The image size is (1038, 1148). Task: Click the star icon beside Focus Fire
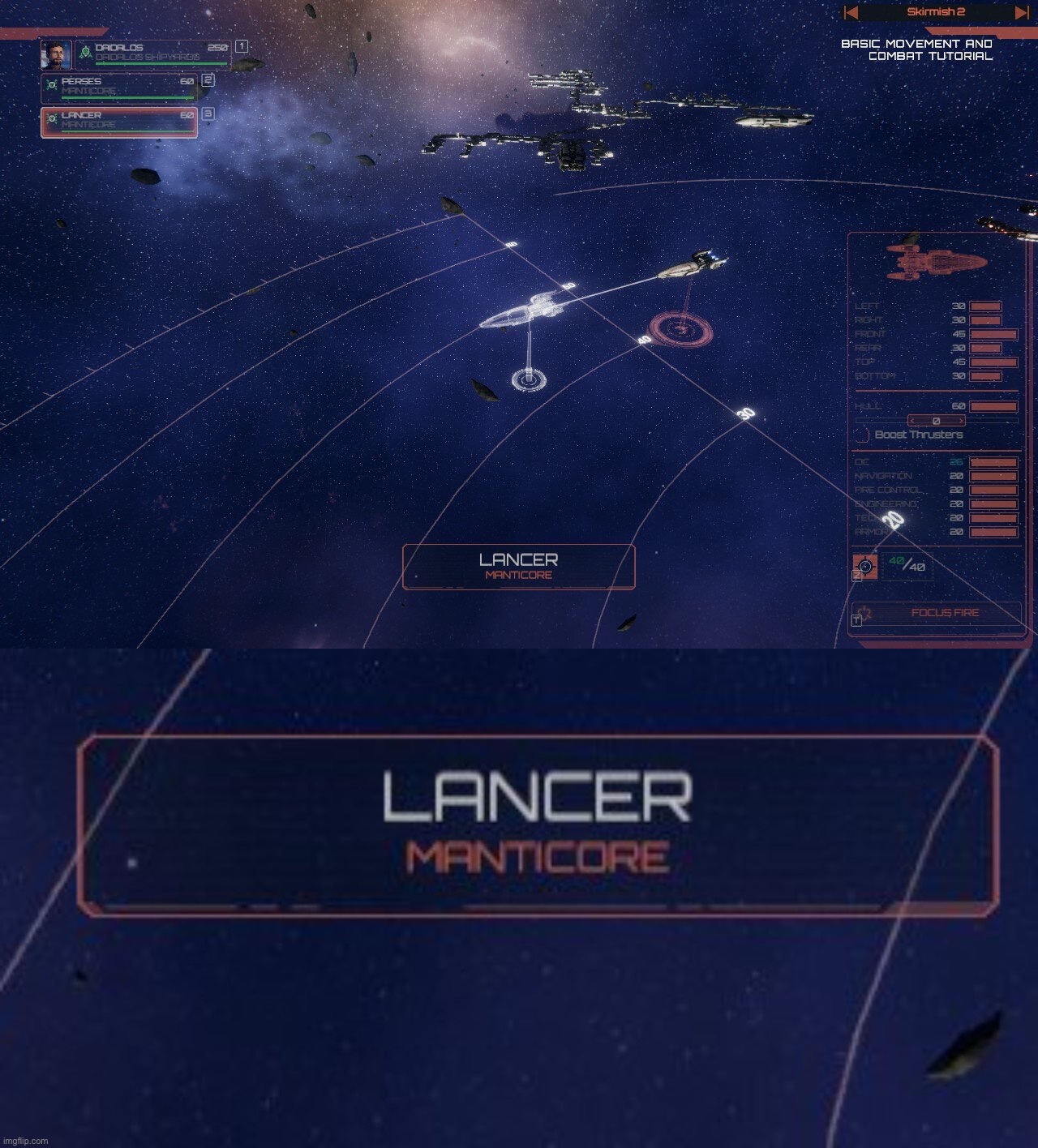coord(866,612)
